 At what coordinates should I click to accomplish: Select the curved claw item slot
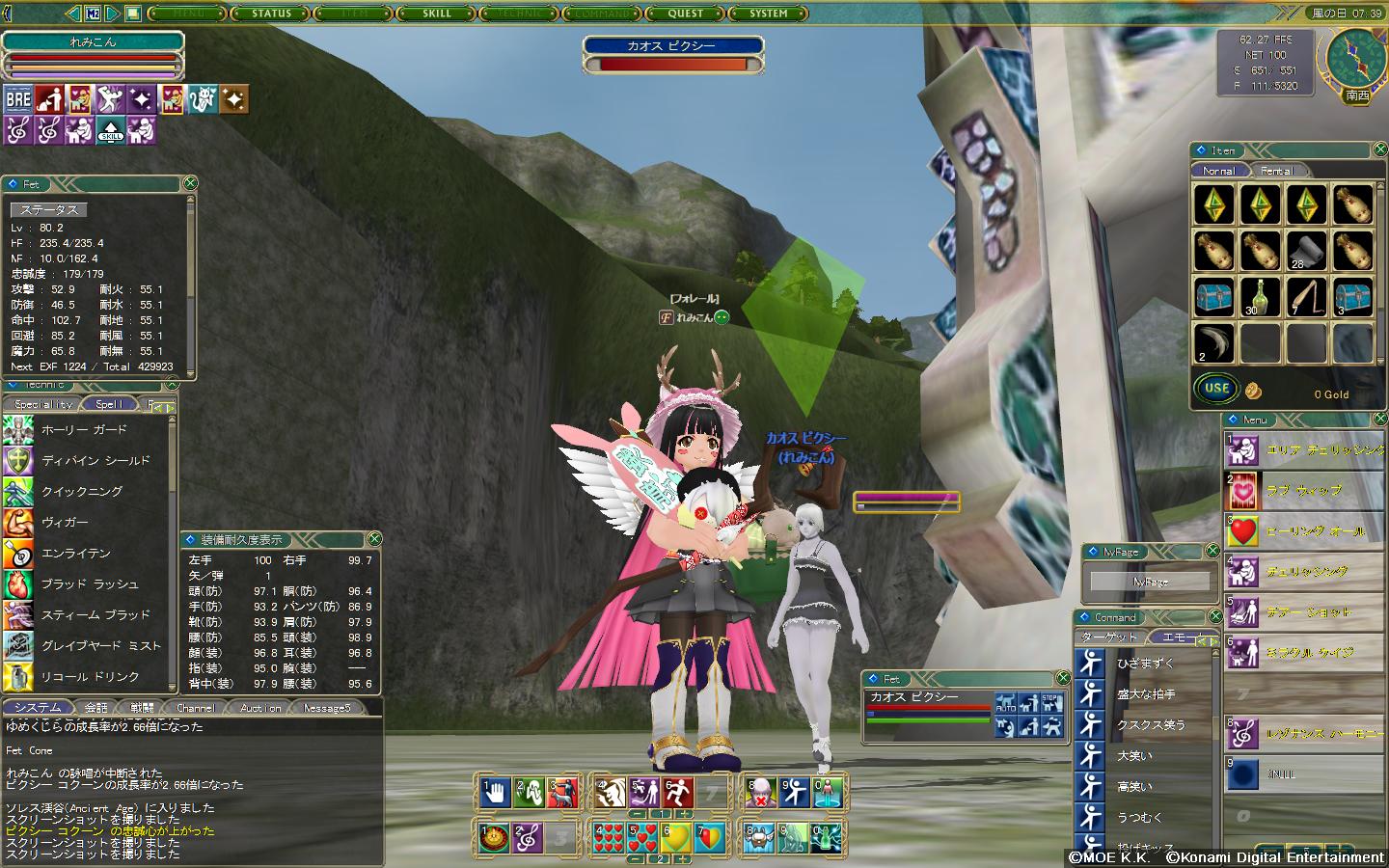click(x=1213, y=342)
